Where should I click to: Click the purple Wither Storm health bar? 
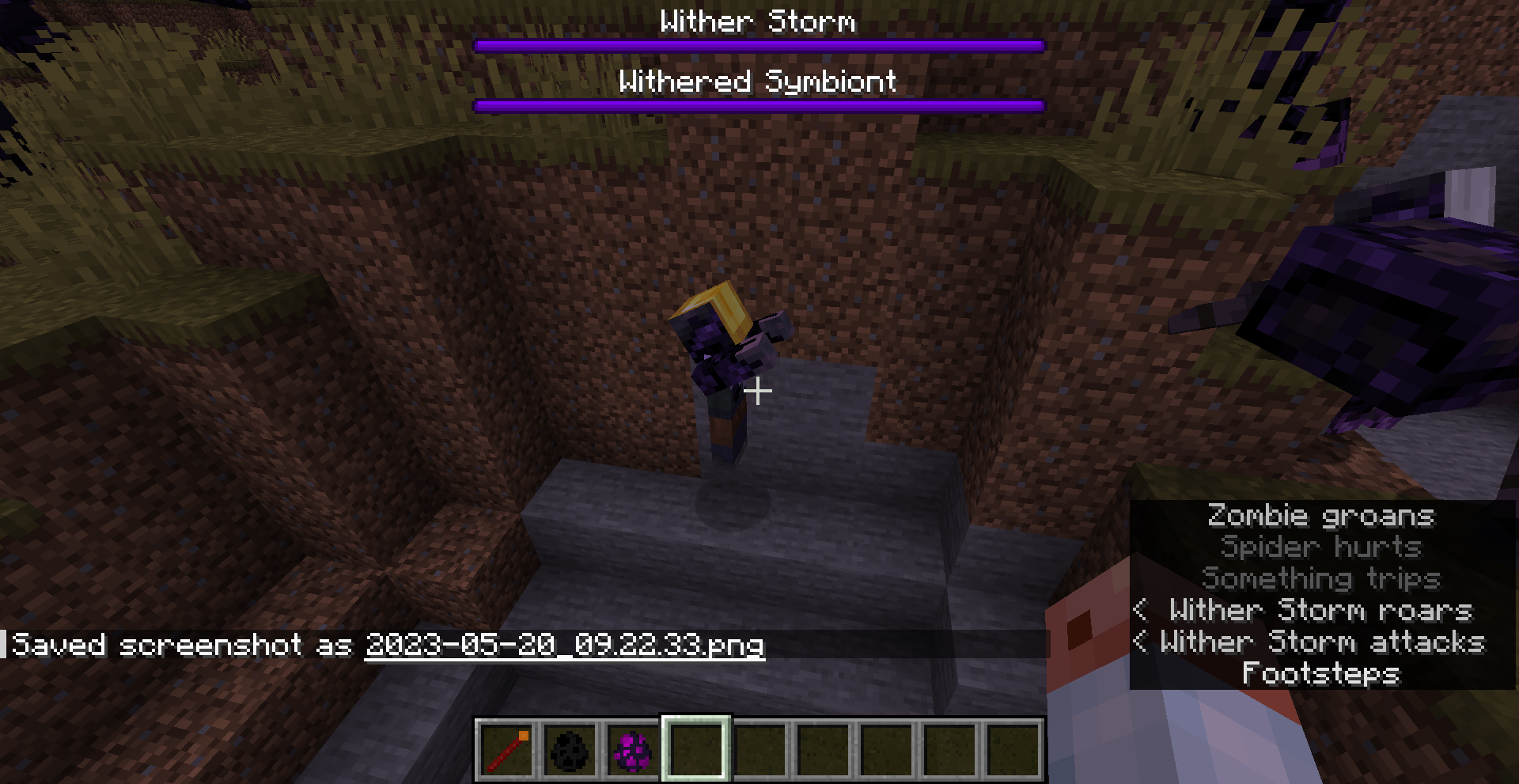pos(756,45)
